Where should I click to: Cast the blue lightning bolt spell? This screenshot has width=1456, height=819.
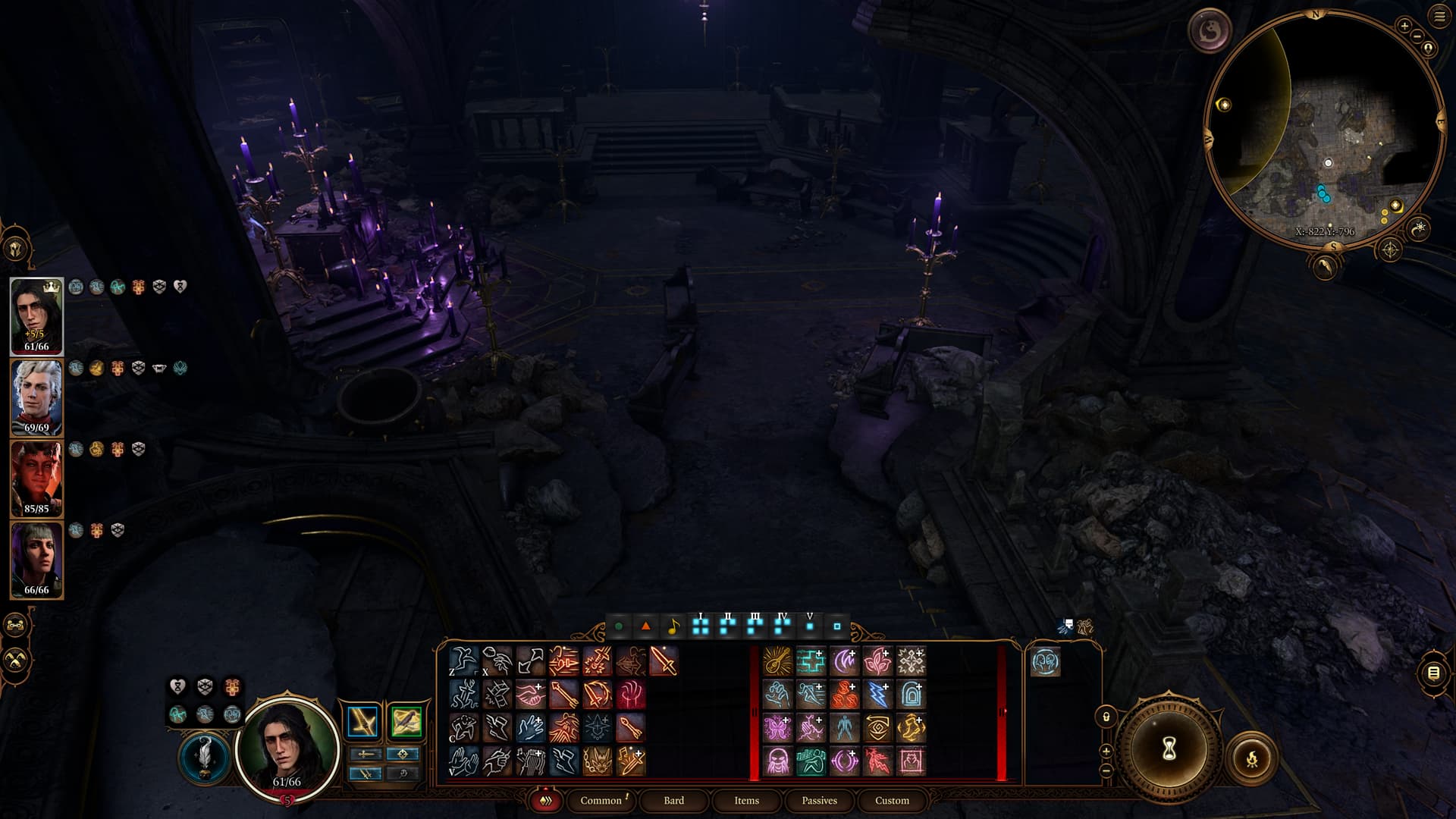point(877,695)
